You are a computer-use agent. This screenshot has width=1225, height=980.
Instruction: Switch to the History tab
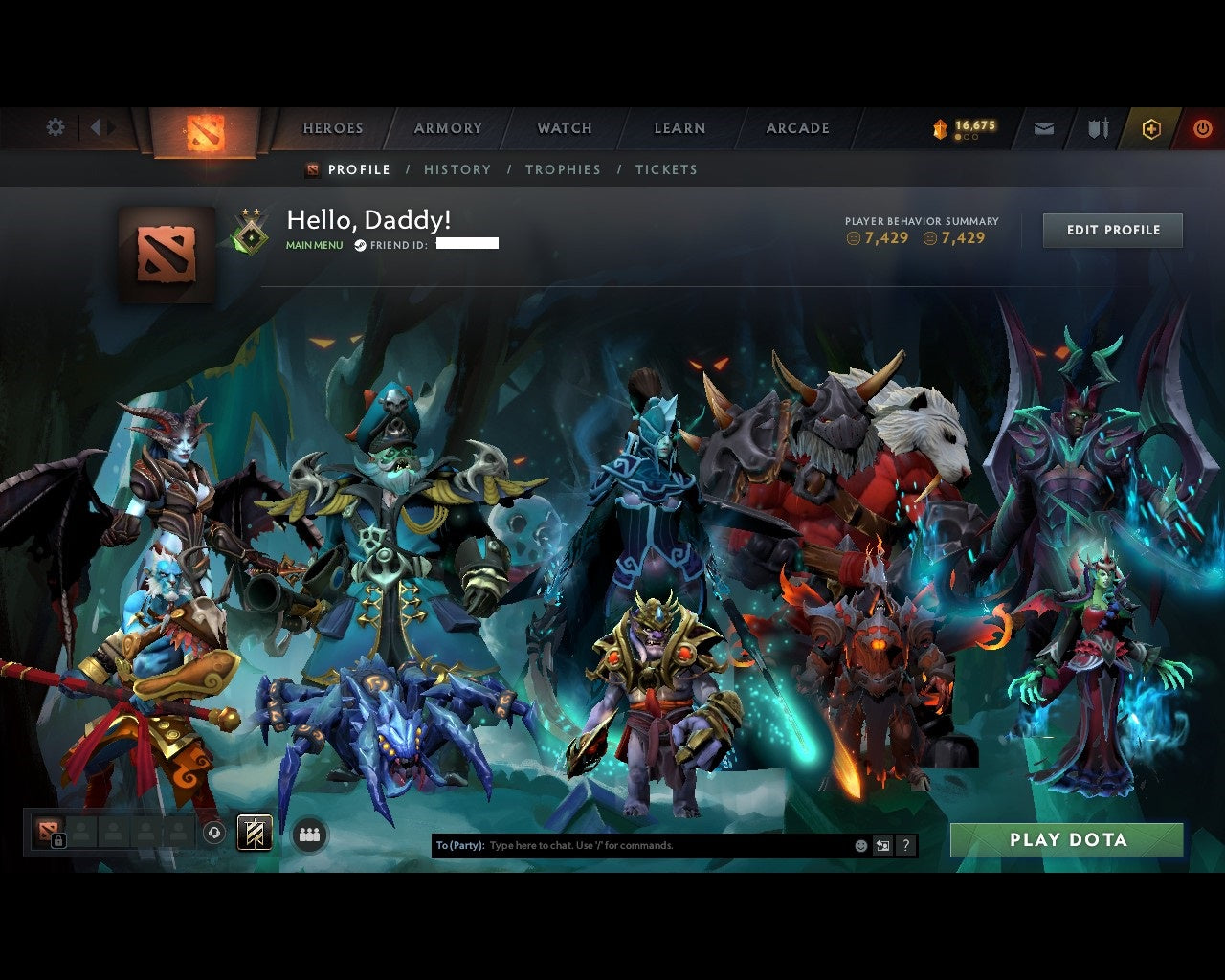click(x=457, y=169)
